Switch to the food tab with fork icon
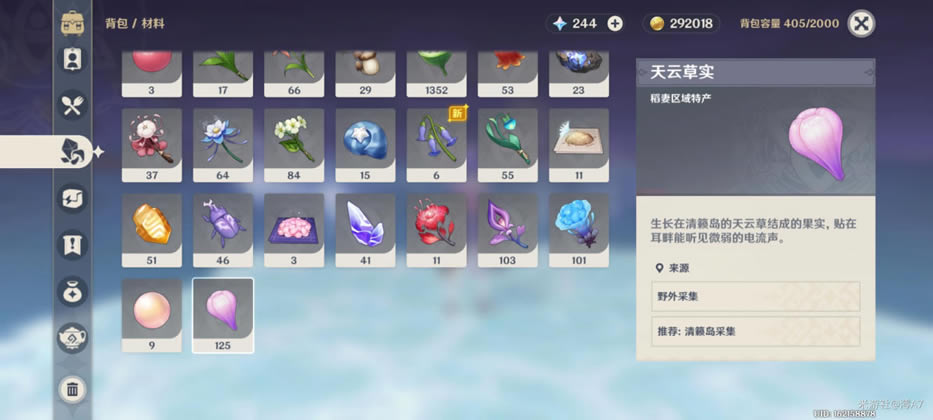This screenshot has height=420, width=933. [72, 104]
